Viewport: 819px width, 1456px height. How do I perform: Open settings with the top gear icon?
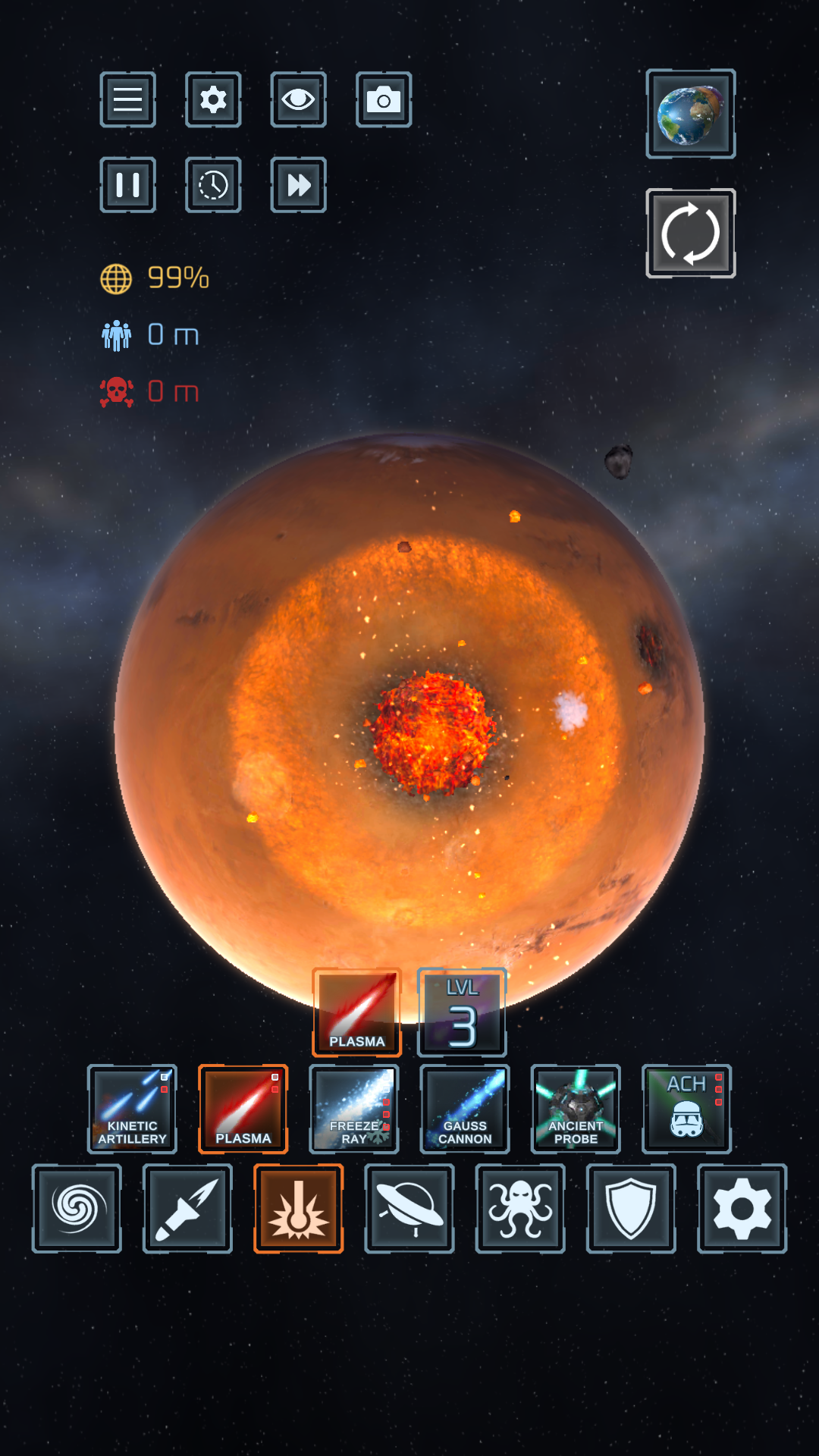coord(213,99)
